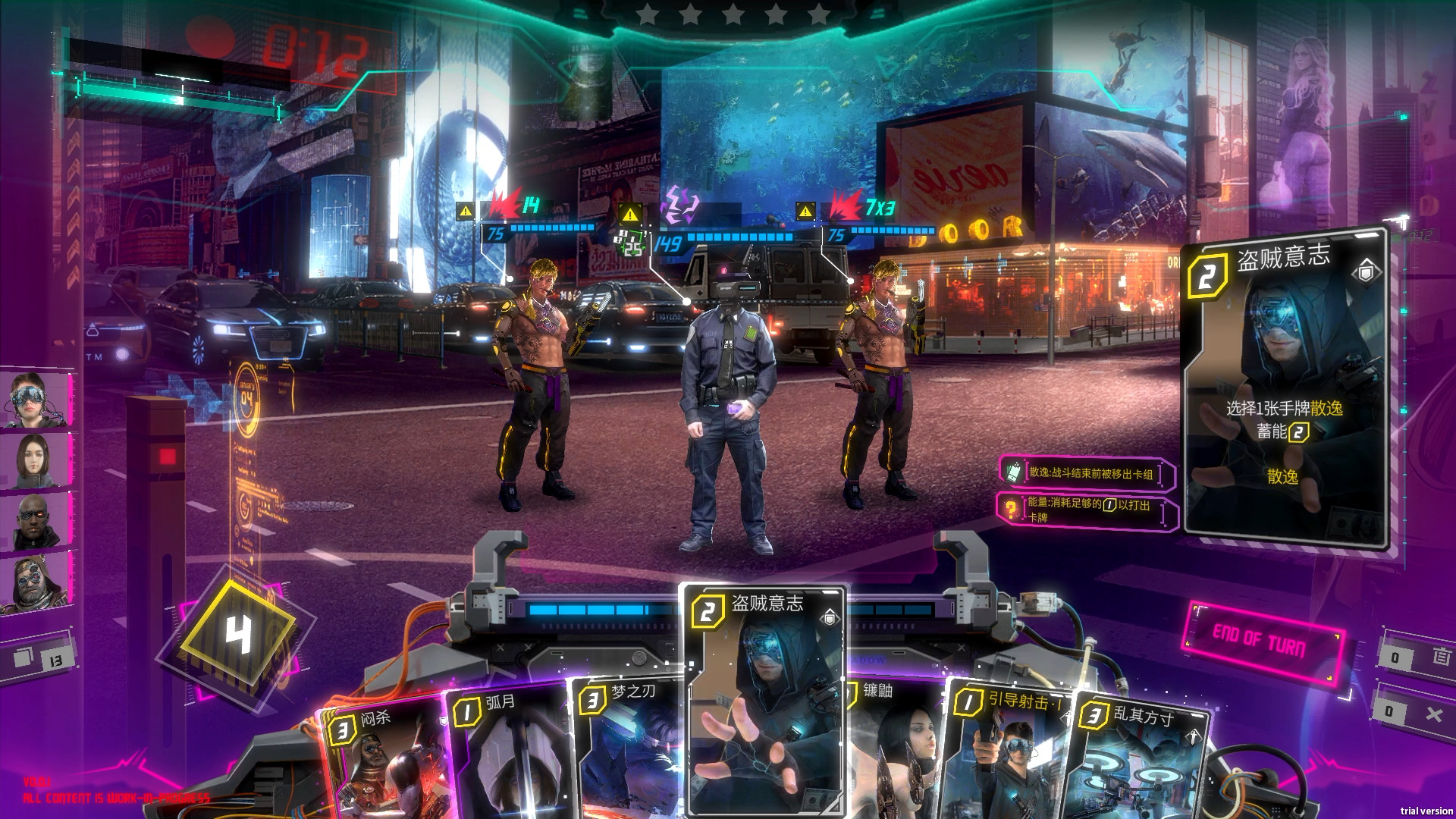Select the goggles-wearing boy portrait
This screenshot has height=819, width=1456.
point(34,400)
